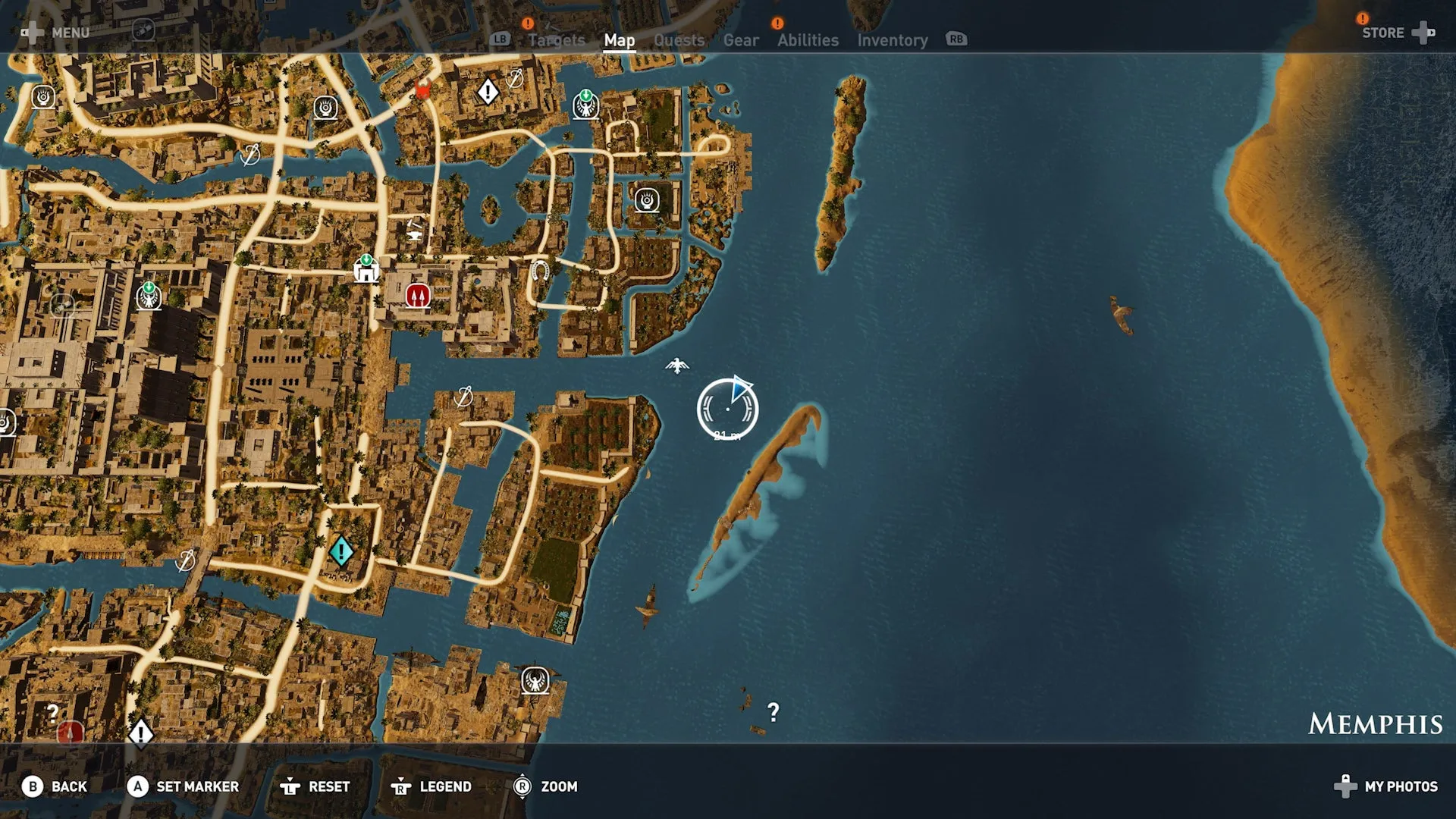Select the white eagle marker over water

click(677, 366)
